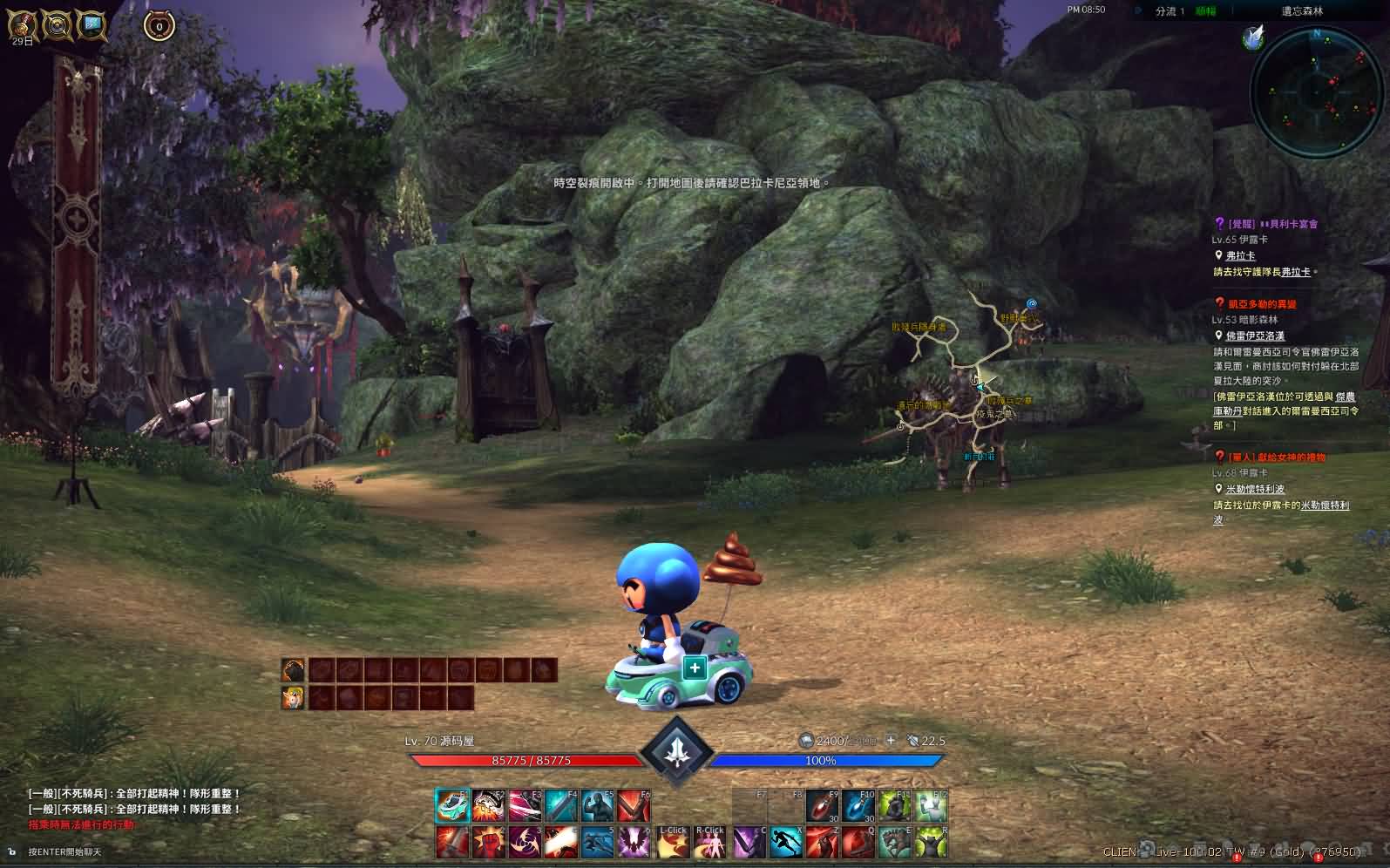The width and height of the screenshot is (1390, 868).
Task: Follow the 米勒憶特利波 quest location link
Action: pos(1255,490)
